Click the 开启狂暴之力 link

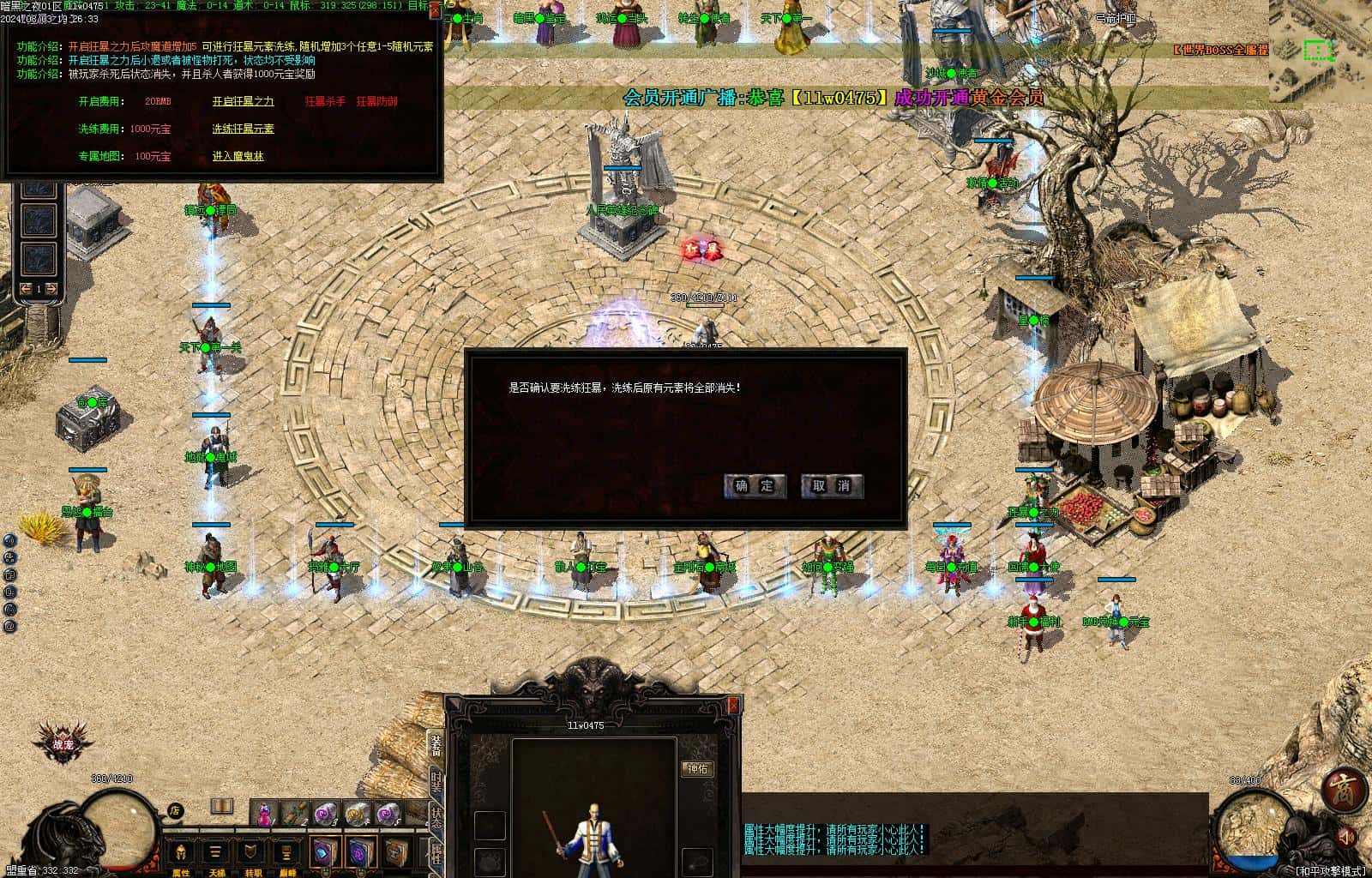(x=243, y=101)
